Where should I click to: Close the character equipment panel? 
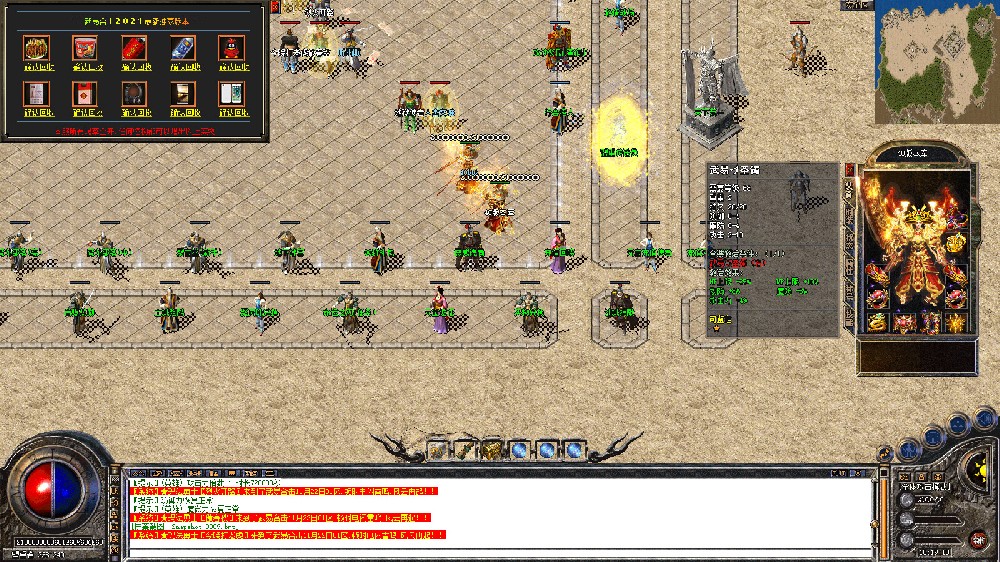click(850, 169)
